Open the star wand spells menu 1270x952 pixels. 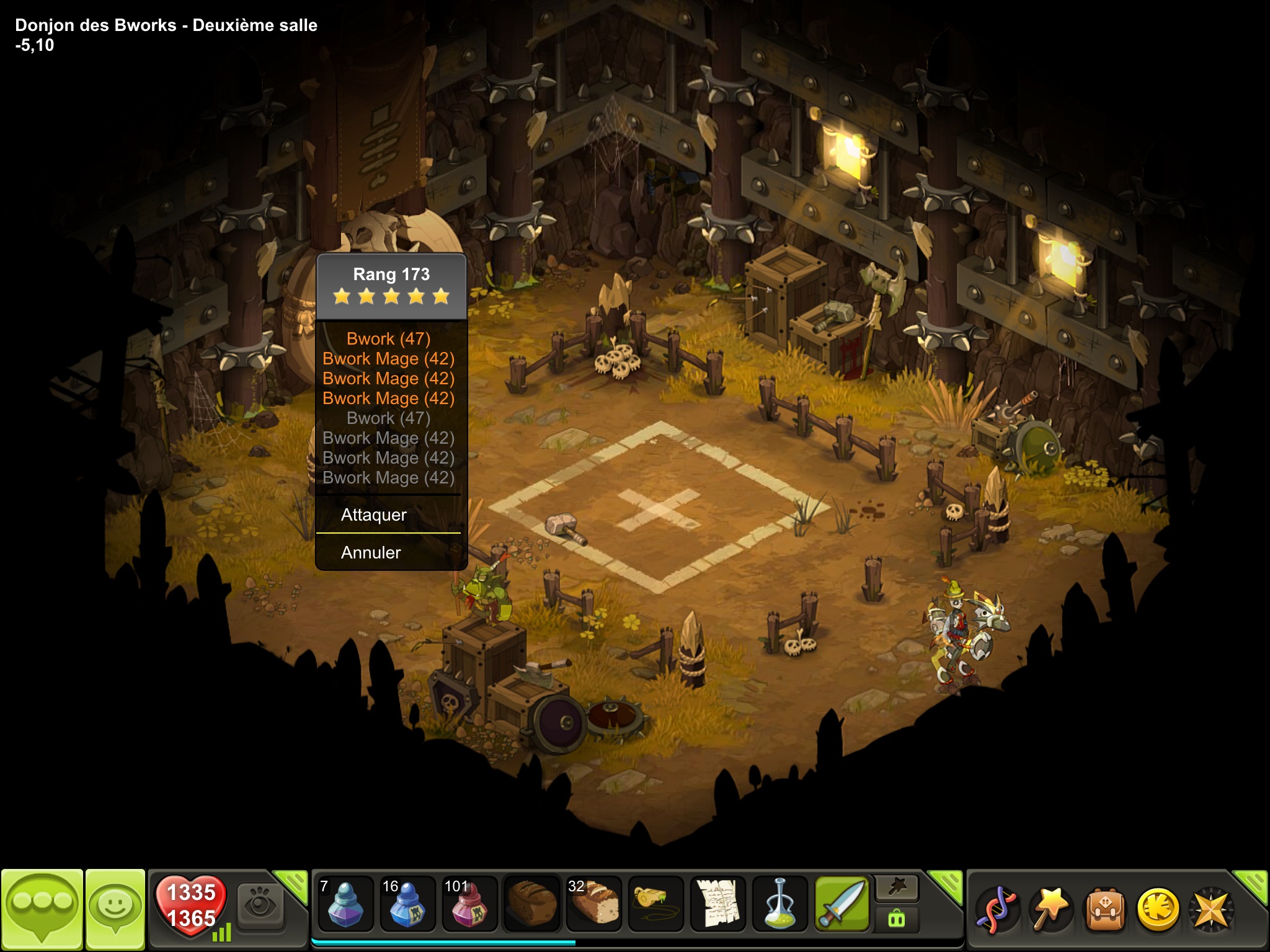click(1050, 909)
